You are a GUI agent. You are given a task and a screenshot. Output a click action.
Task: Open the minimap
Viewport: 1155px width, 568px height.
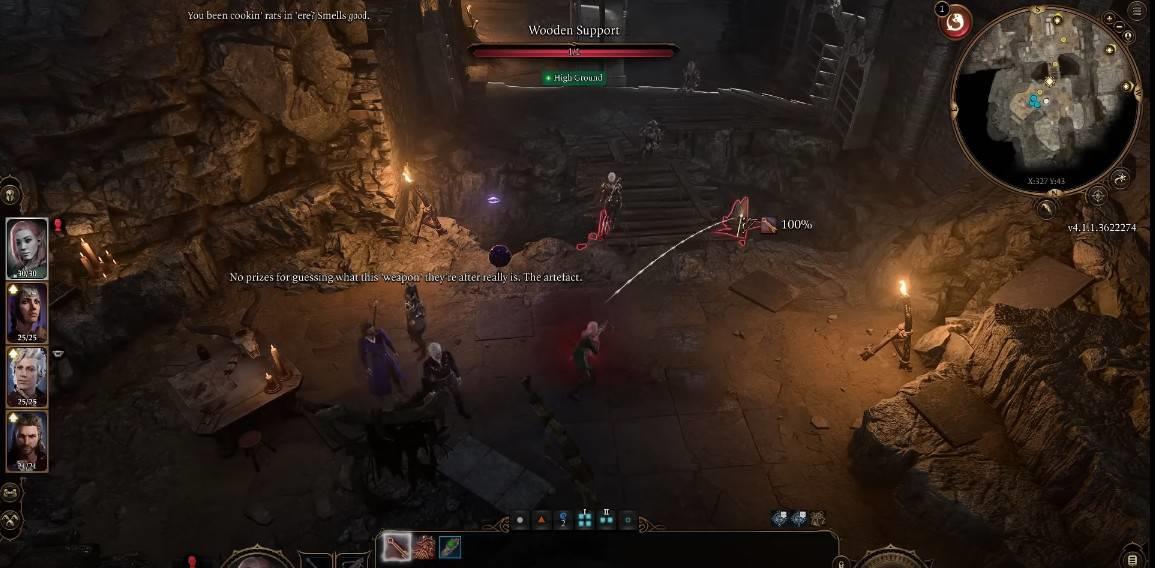1046,100
